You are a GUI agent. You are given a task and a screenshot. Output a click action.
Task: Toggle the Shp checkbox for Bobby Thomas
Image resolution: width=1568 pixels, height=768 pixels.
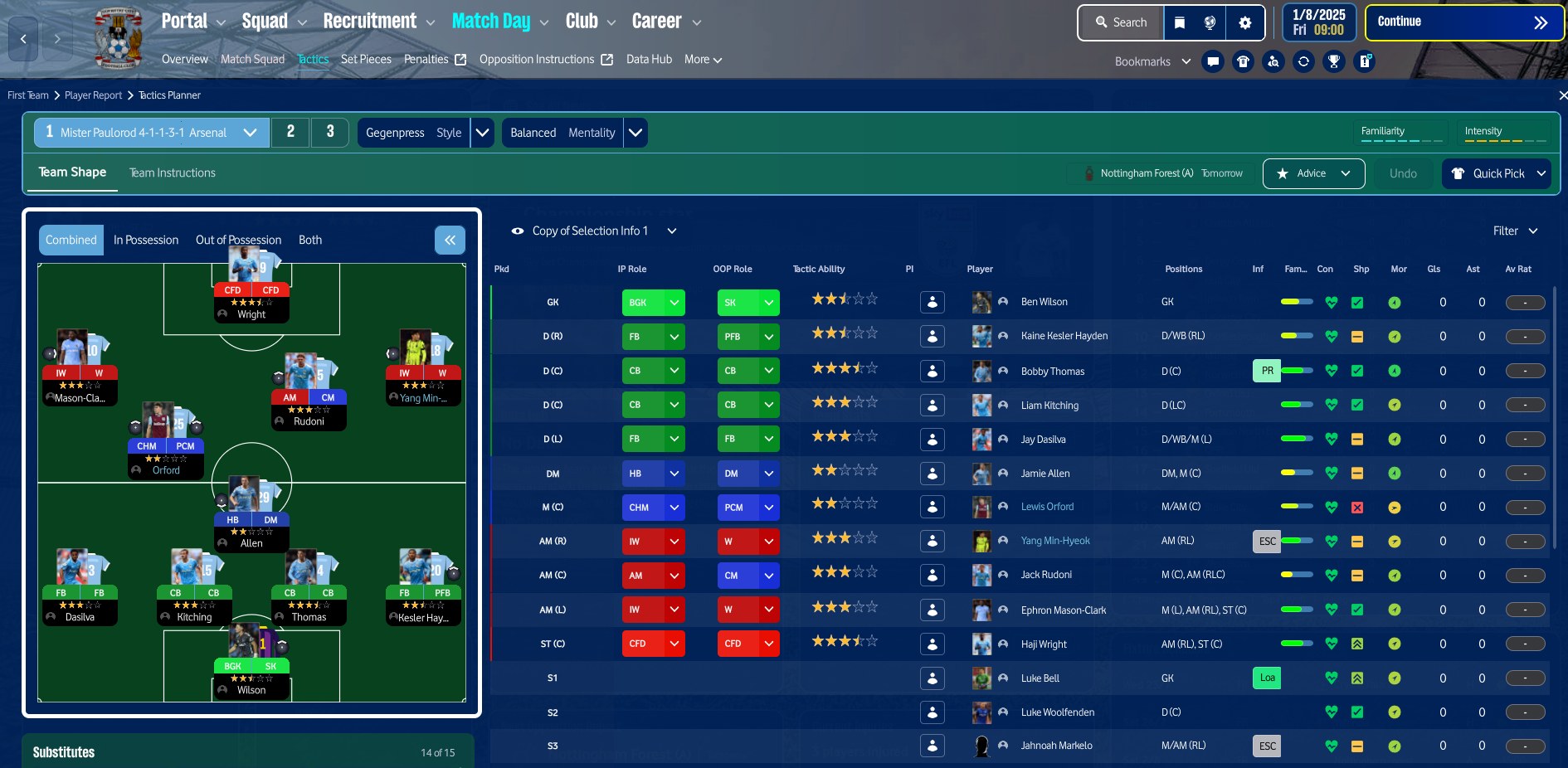click(x=1358, y=371)
